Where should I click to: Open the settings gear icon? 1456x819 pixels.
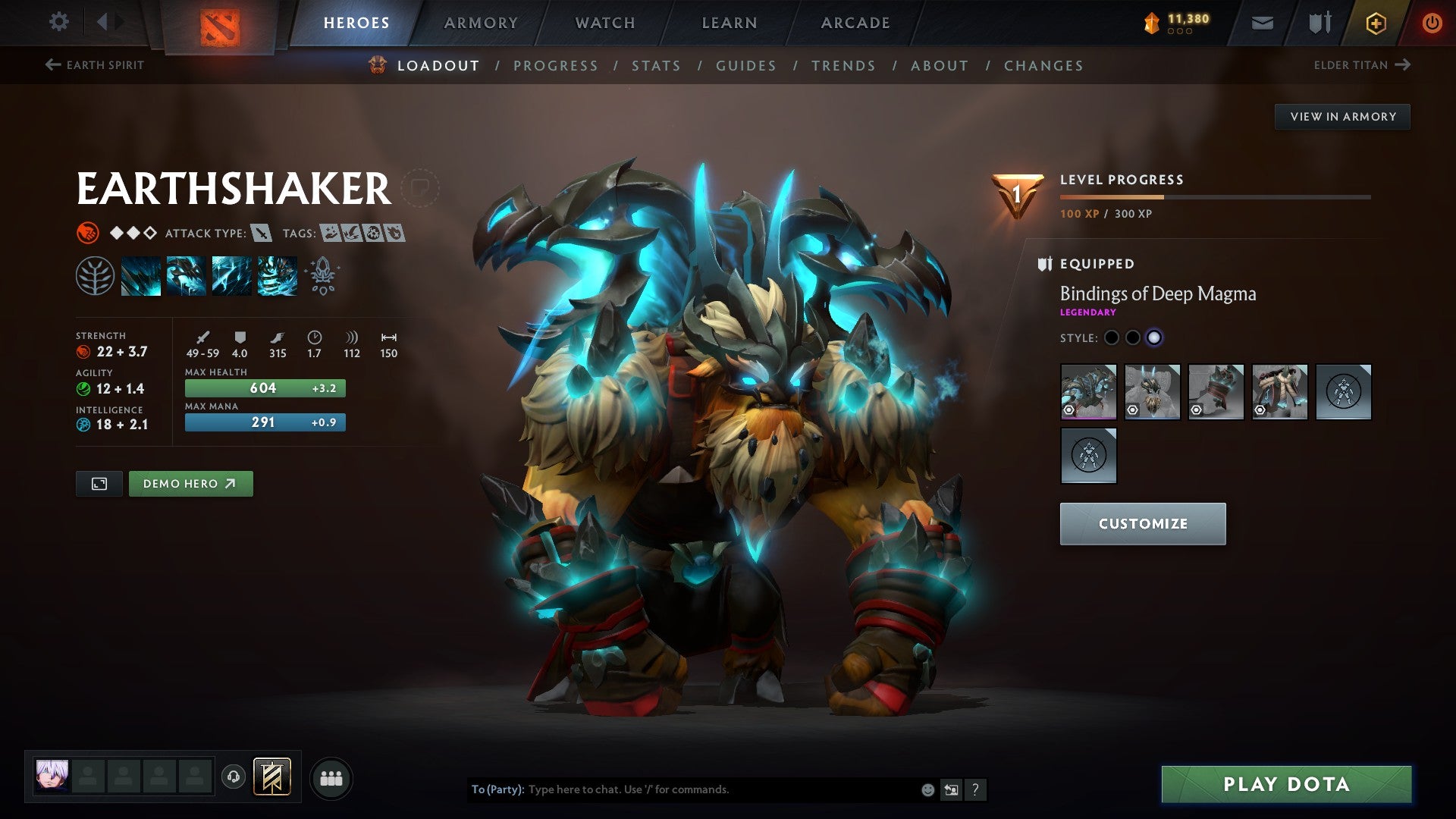[x=58, y=22]
